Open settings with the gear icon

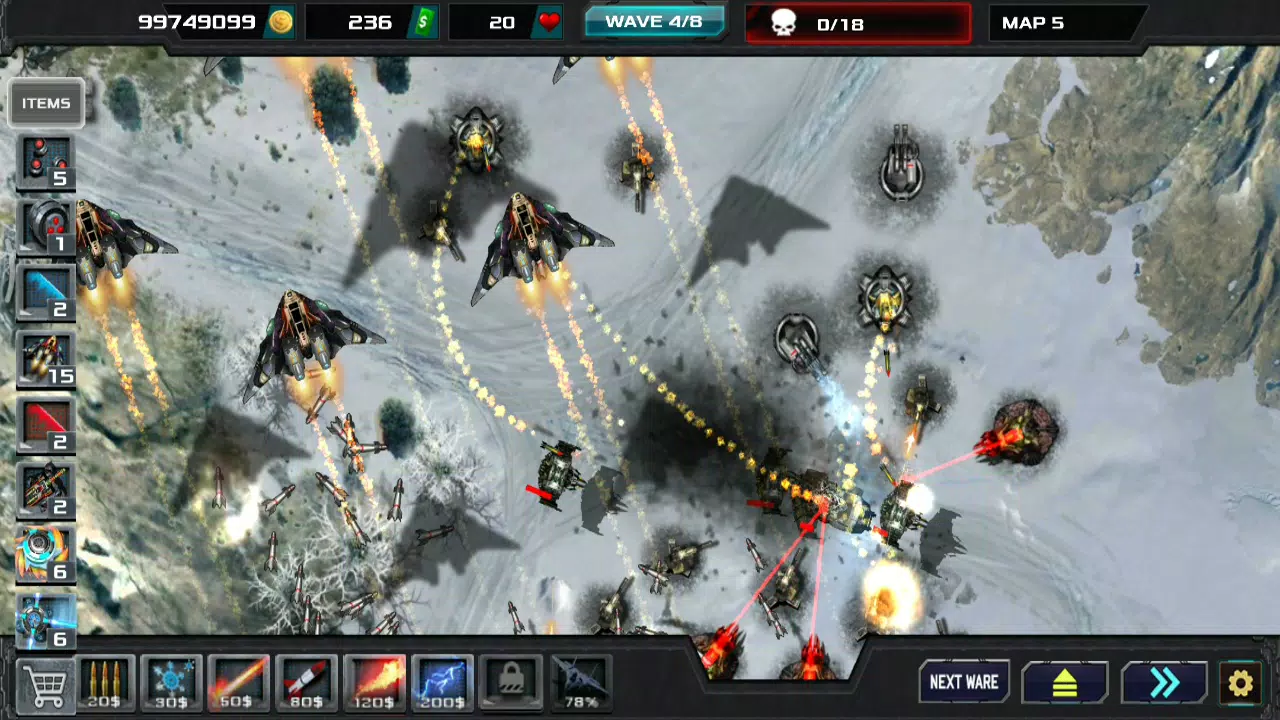point(1240,683)
